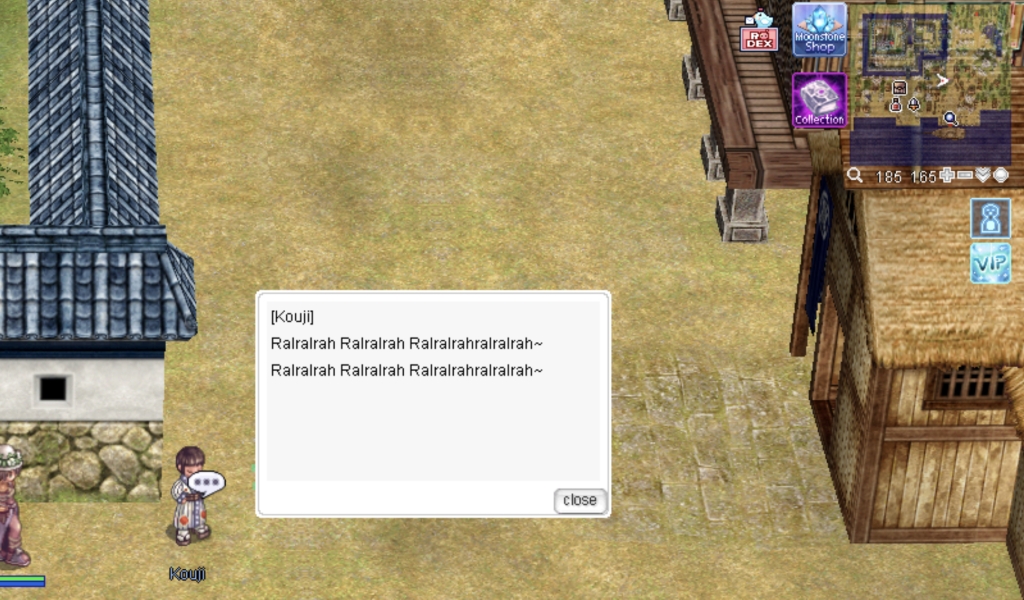The image size is (1024, 600).
Task: Click the octagon button beside the minimap controls
Action: point(1001,176)
